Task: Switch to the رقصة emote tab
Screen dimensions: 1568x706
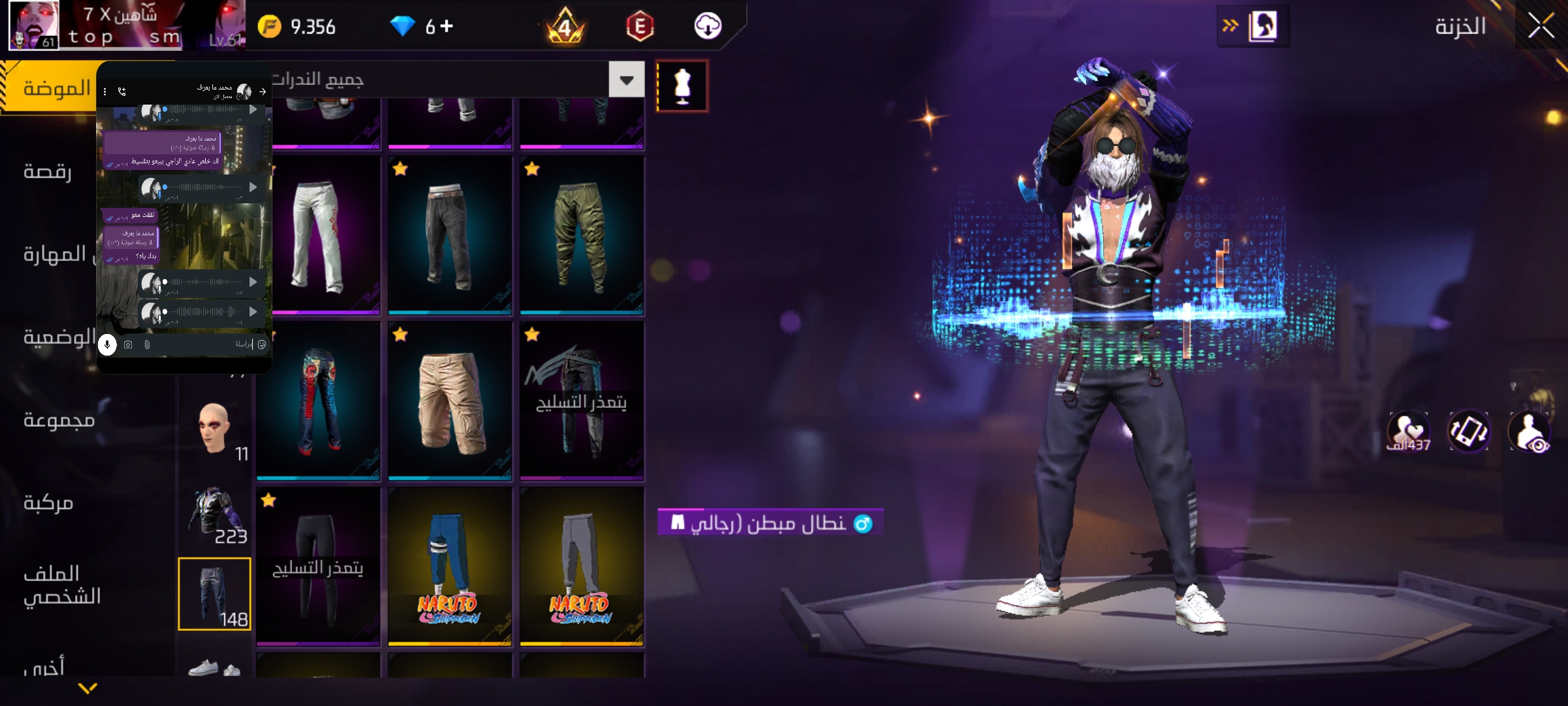Action: [x=47, y=171]
